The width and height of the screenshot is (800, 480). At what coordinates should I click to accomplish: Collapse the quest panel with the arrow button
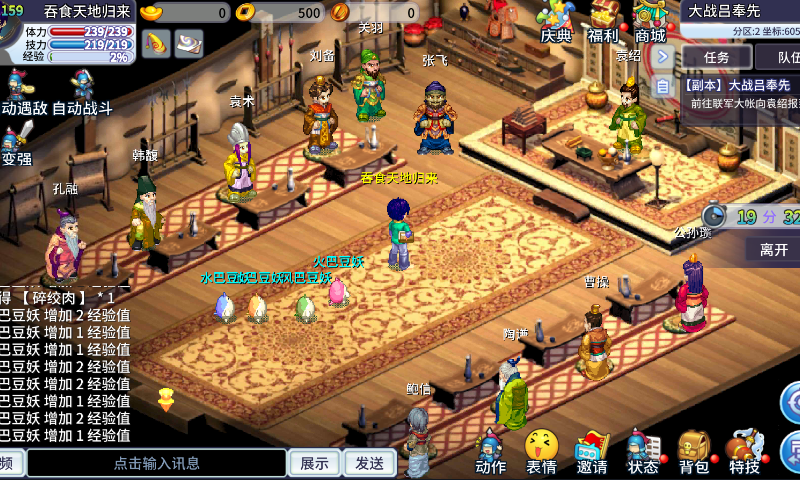tap(662, 56)
